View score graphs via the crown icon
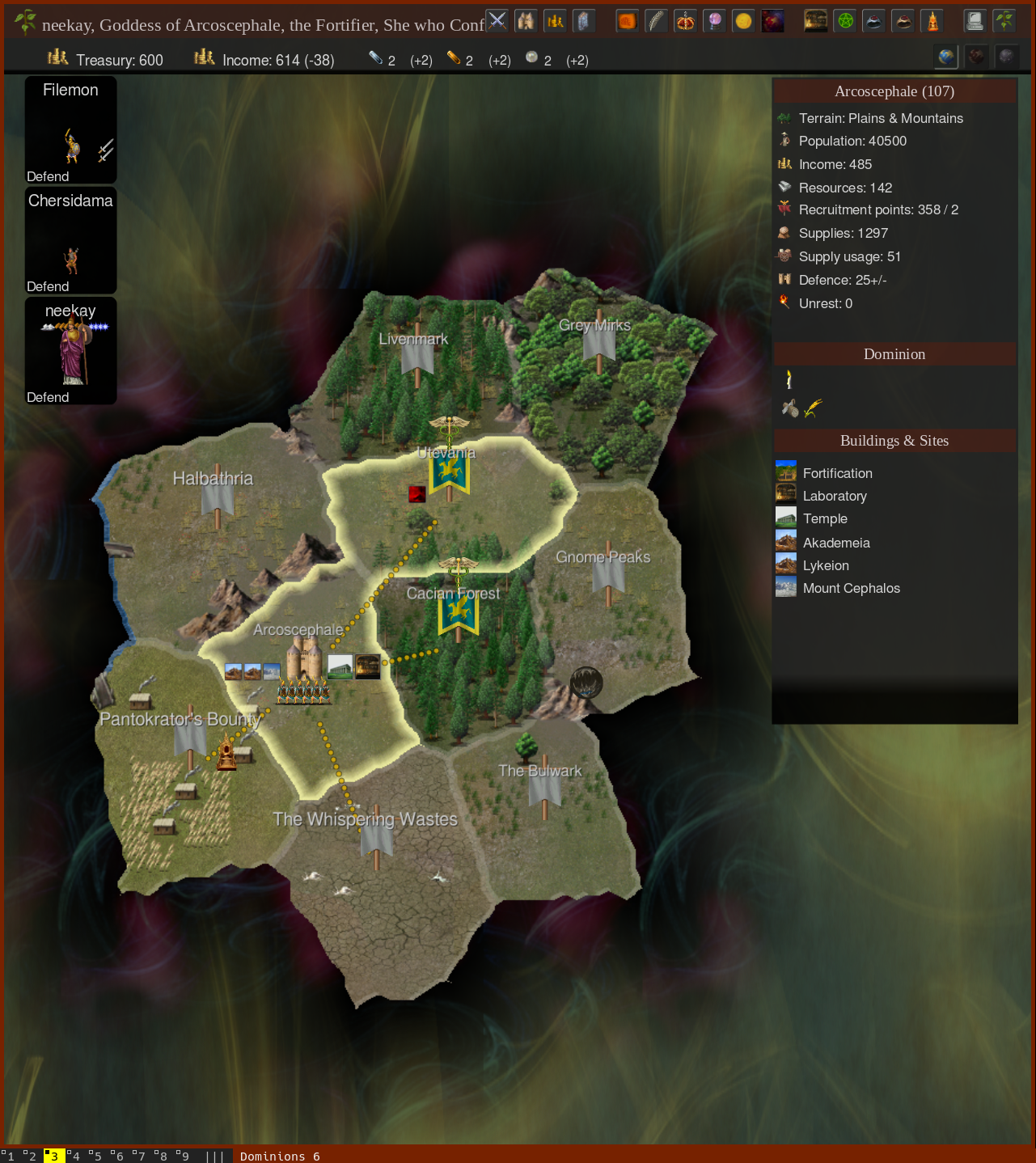Viewport: 1036px width, 1163px height. 685,22
